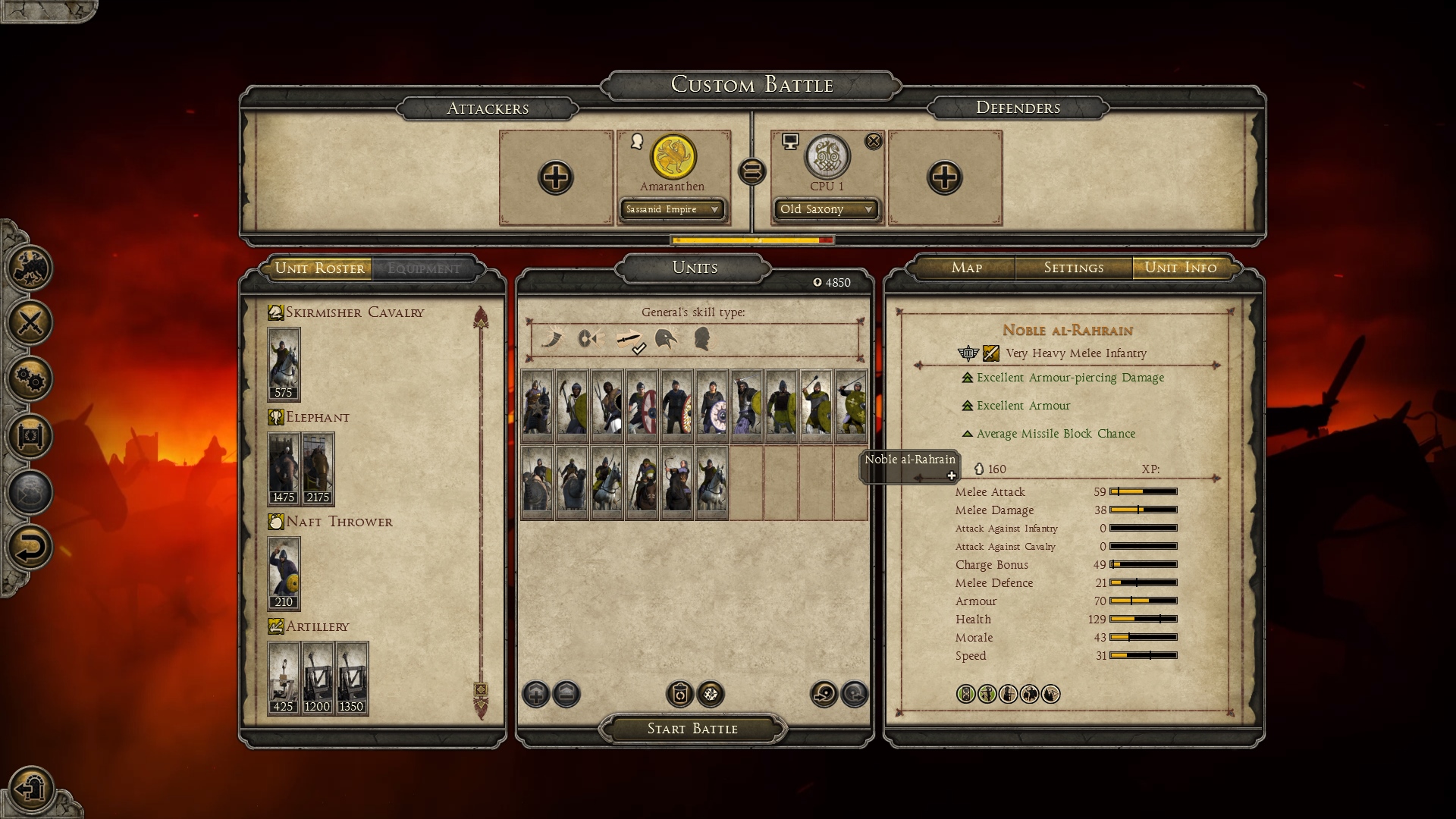Image resolution: width=1456 pixels, height=819 pixels.
Task: Add the 575-cost skirmisher cavalry unit
Action: [x=284, y=364]
